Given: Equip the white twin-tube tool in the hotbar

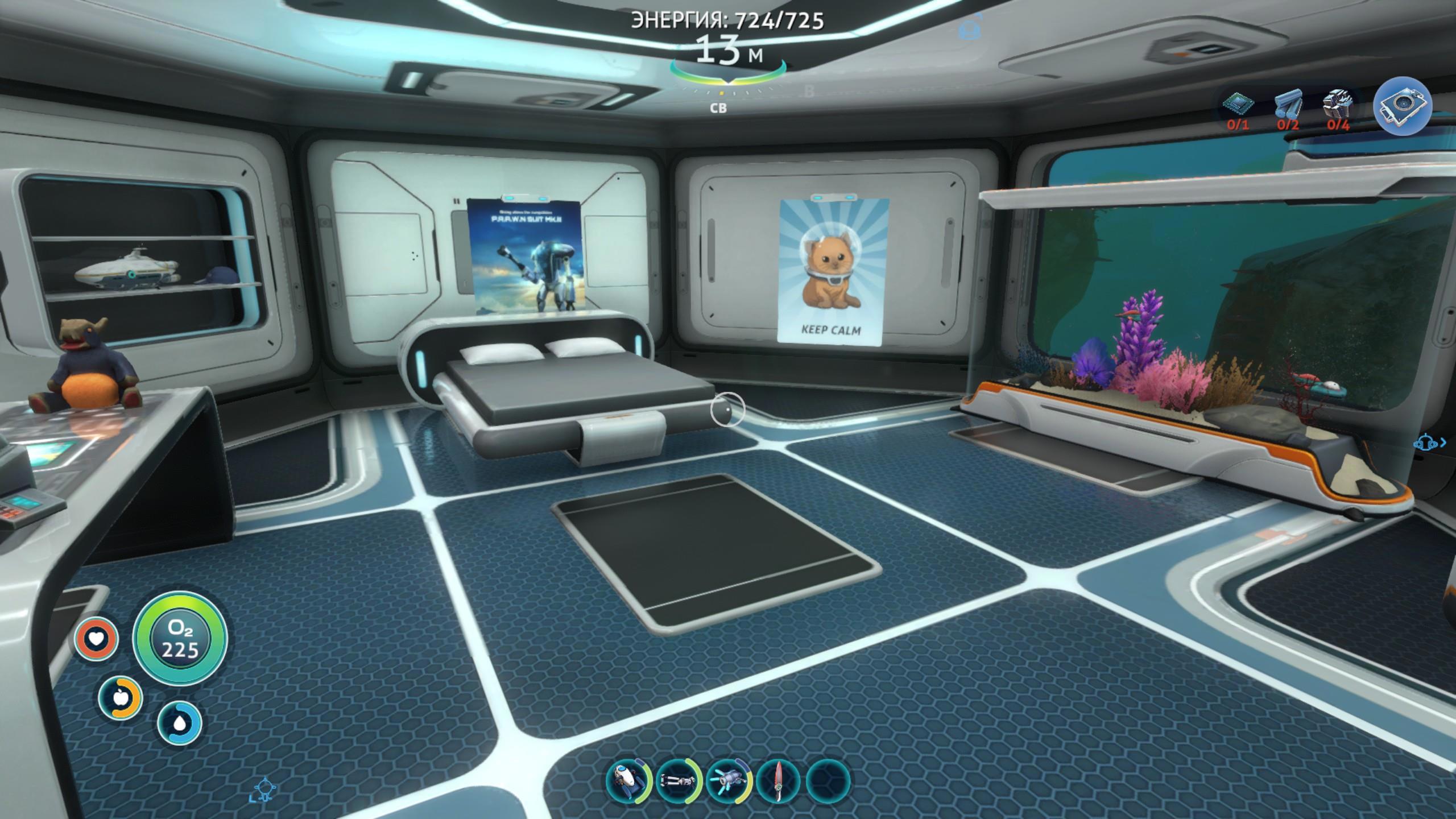Looking at the screenshot, I should click(x=677, y=780).
